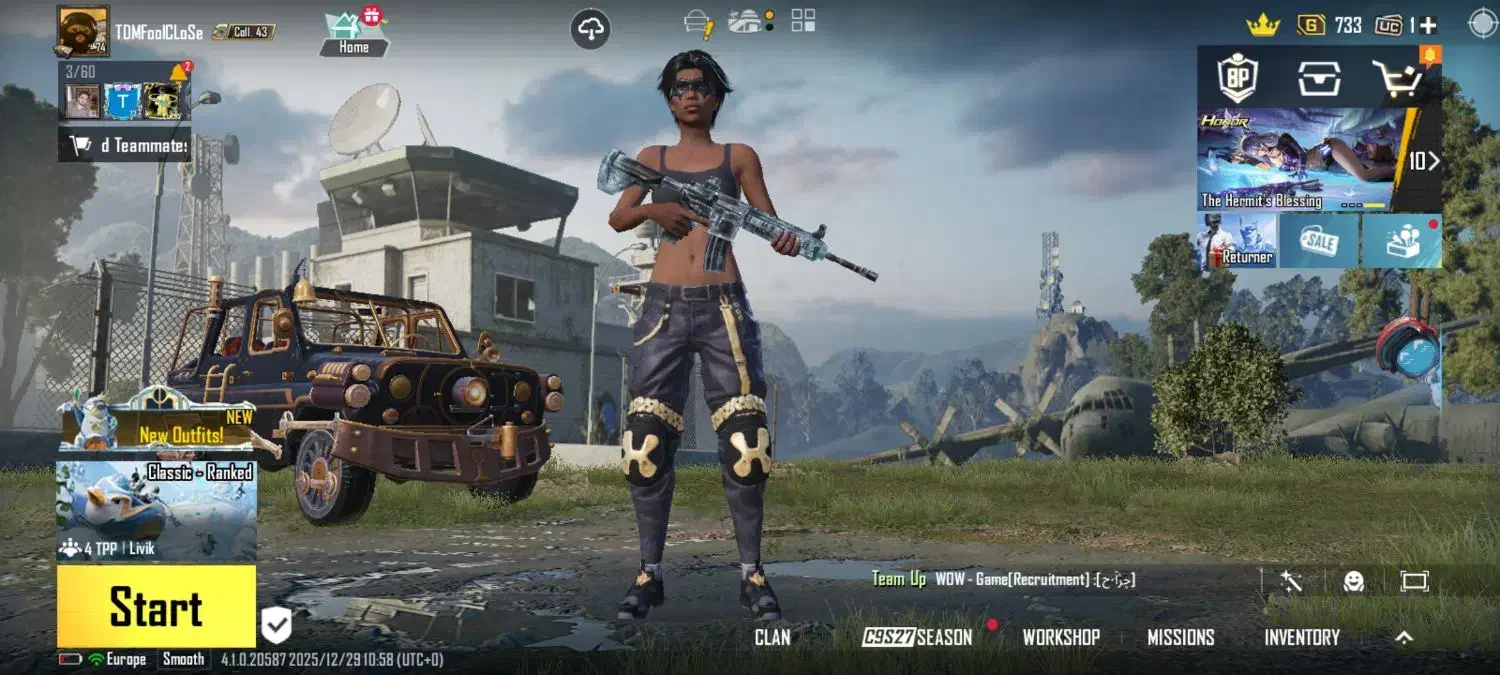Click the plus icon to add UC

(1428, 26)
